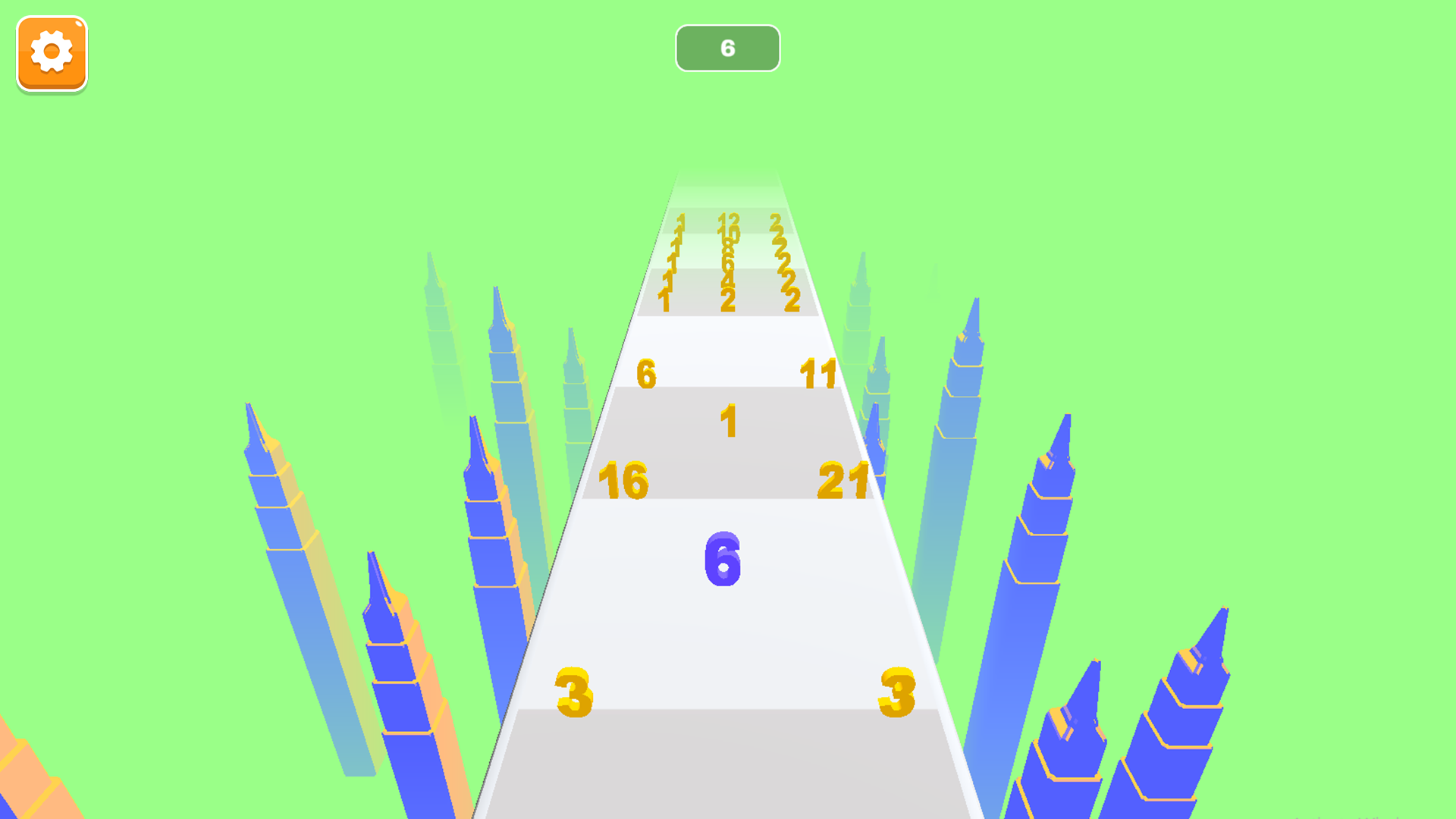The width and height of the screenshot is (1456, 819).
Task: Tap the white runway path ahead of the player
Action: (728, 629)
